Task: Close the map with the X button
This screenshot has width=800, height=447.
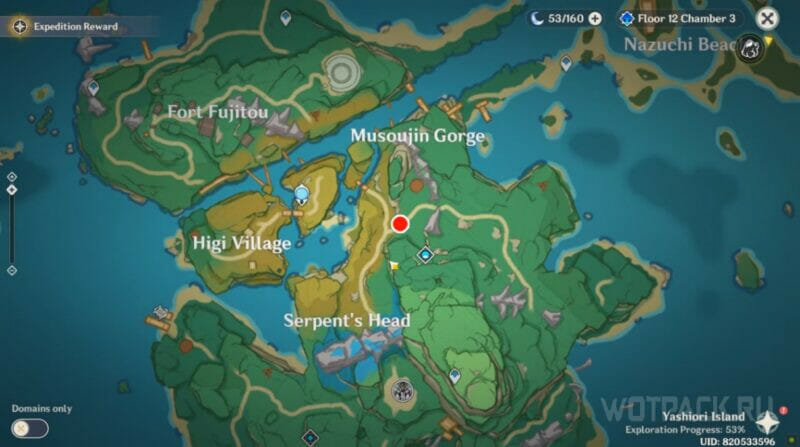Action: coord(767,18)
